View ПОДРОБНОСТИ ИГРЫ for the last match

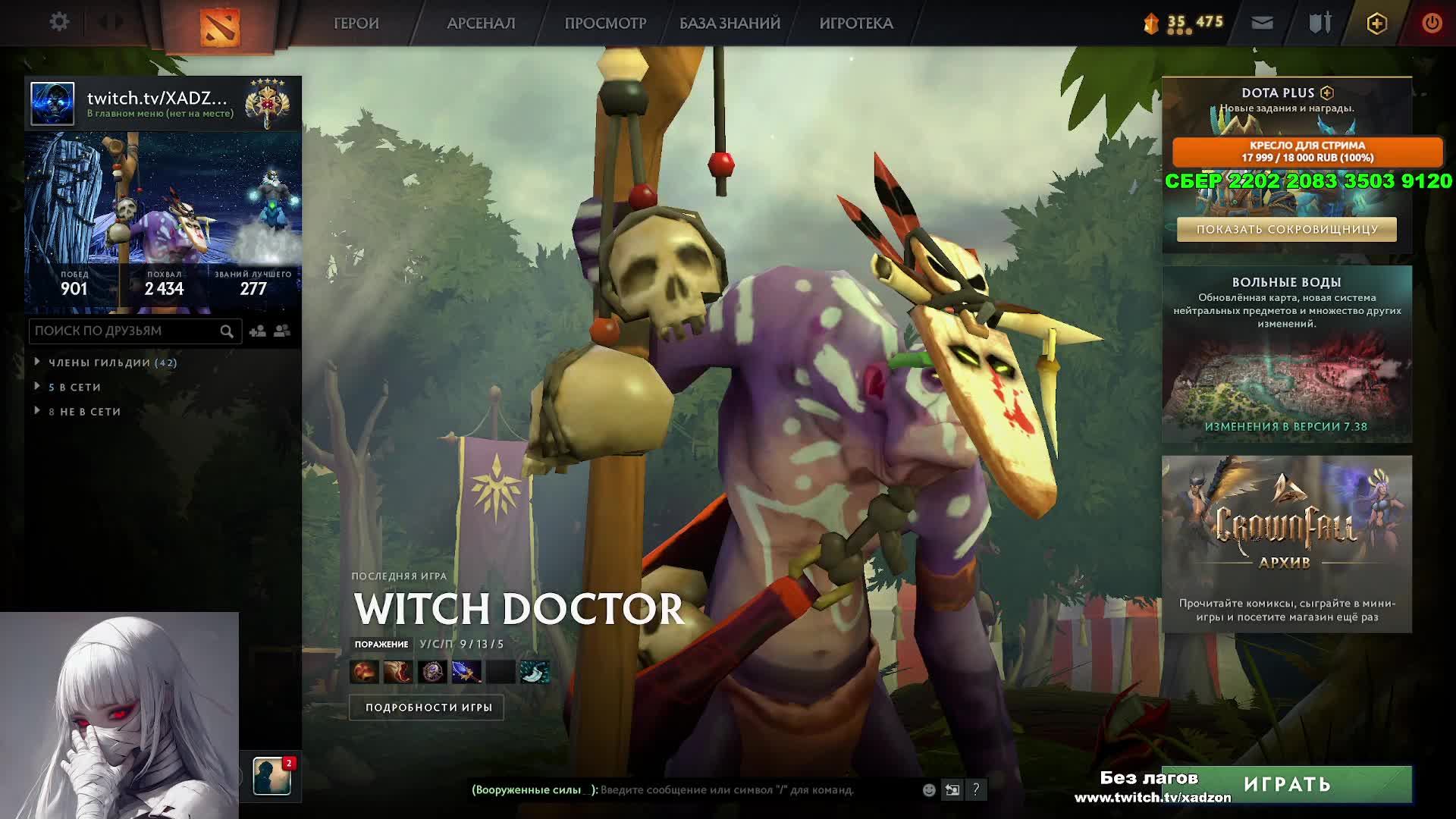428,708
